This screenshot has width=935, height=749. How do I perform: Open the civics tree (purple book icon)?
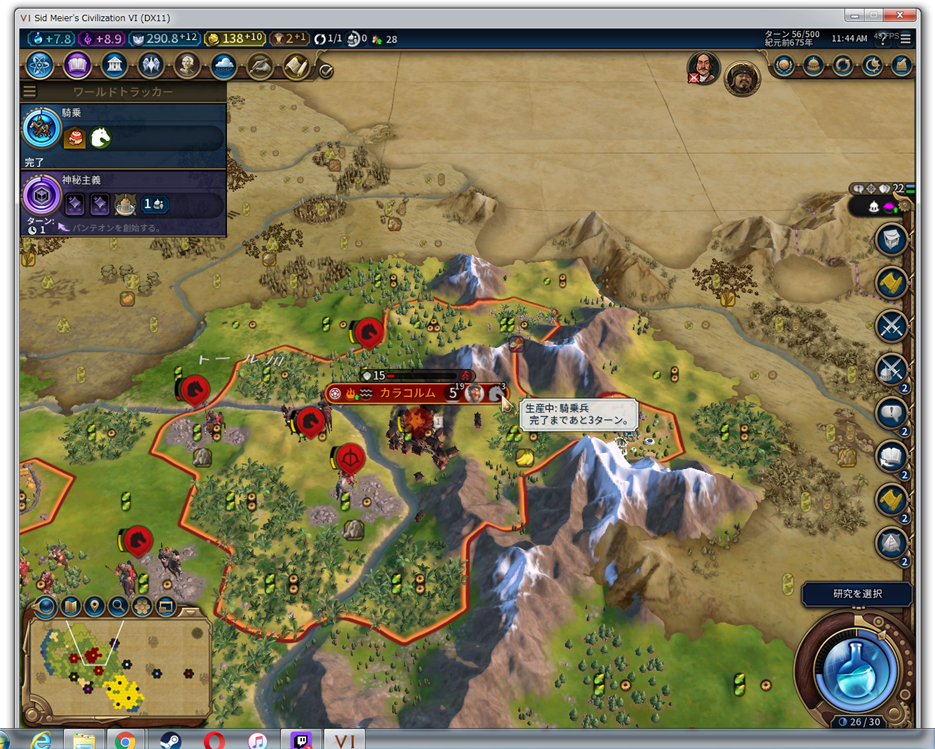[78, 66]
